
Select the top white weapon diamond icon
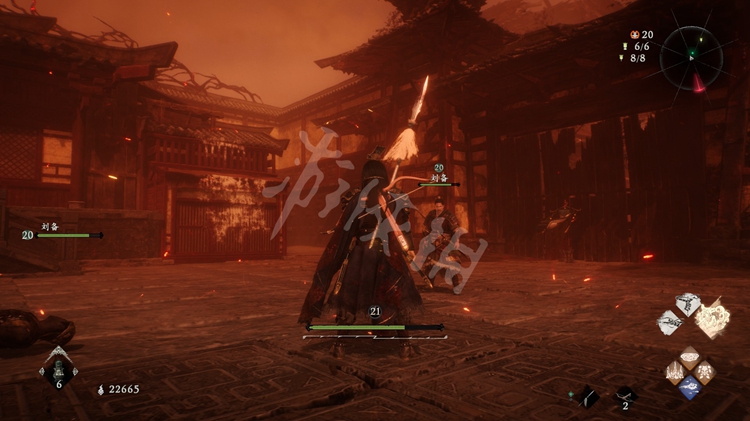[x=687, y=303]
